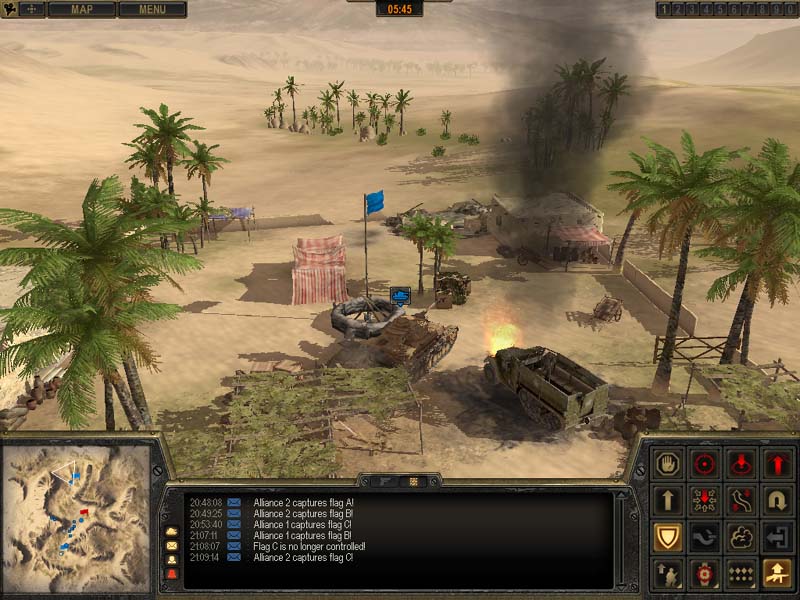Show envelope message filter in log
Image resolution: width=800 pixels, height=600 pixels.
(x=171, y=546)
